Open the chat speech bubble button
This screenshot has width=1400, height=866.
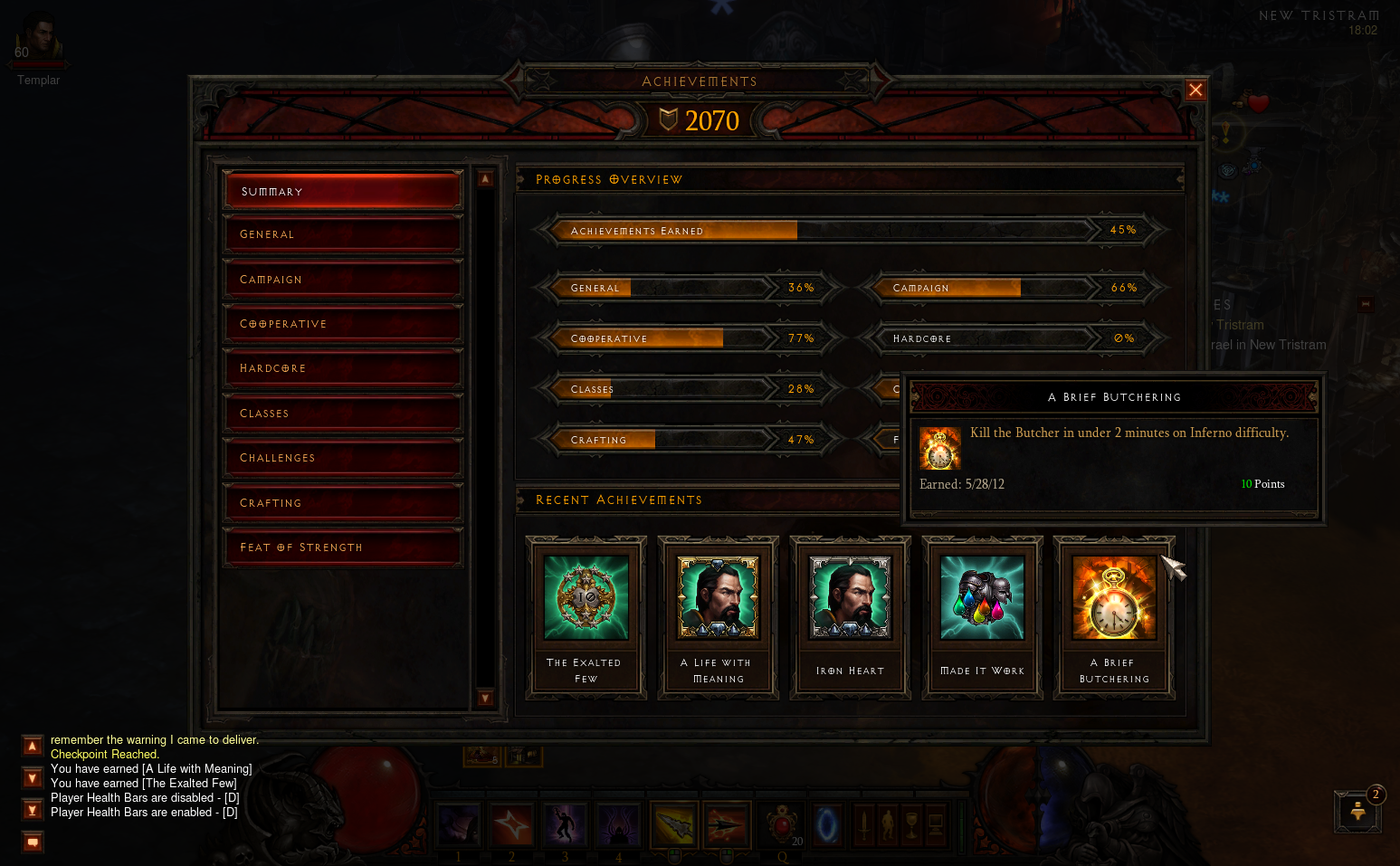pos(33,842)
